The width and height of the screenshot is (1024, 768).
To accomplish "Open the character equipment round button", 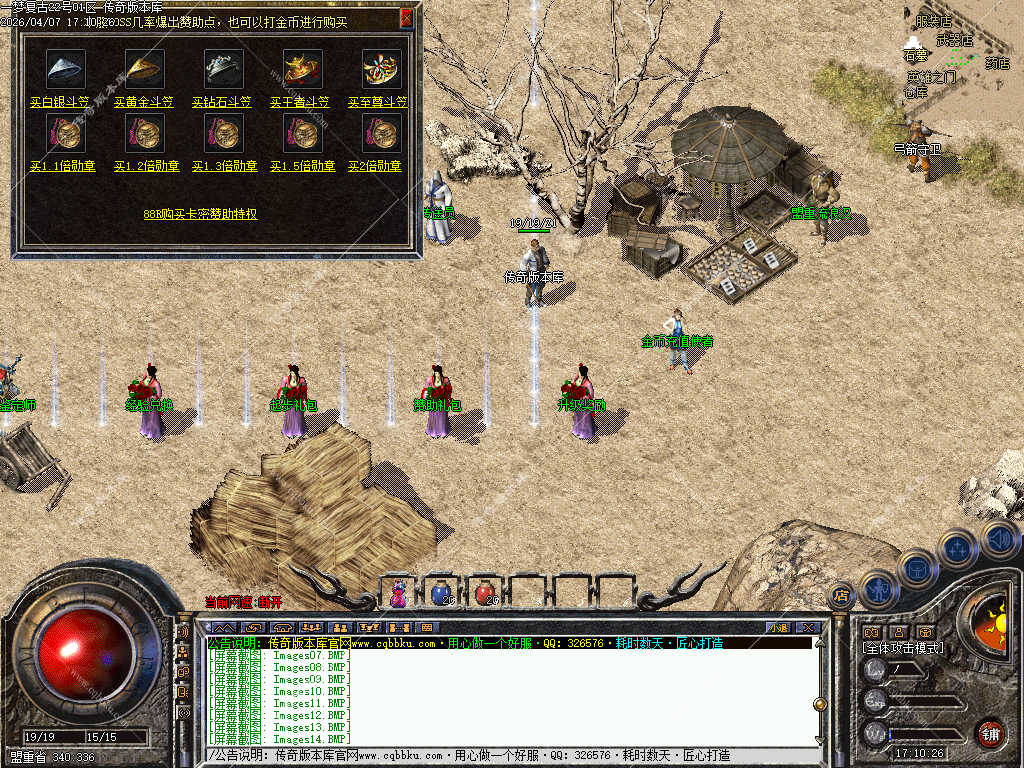I will click(879, 590).
